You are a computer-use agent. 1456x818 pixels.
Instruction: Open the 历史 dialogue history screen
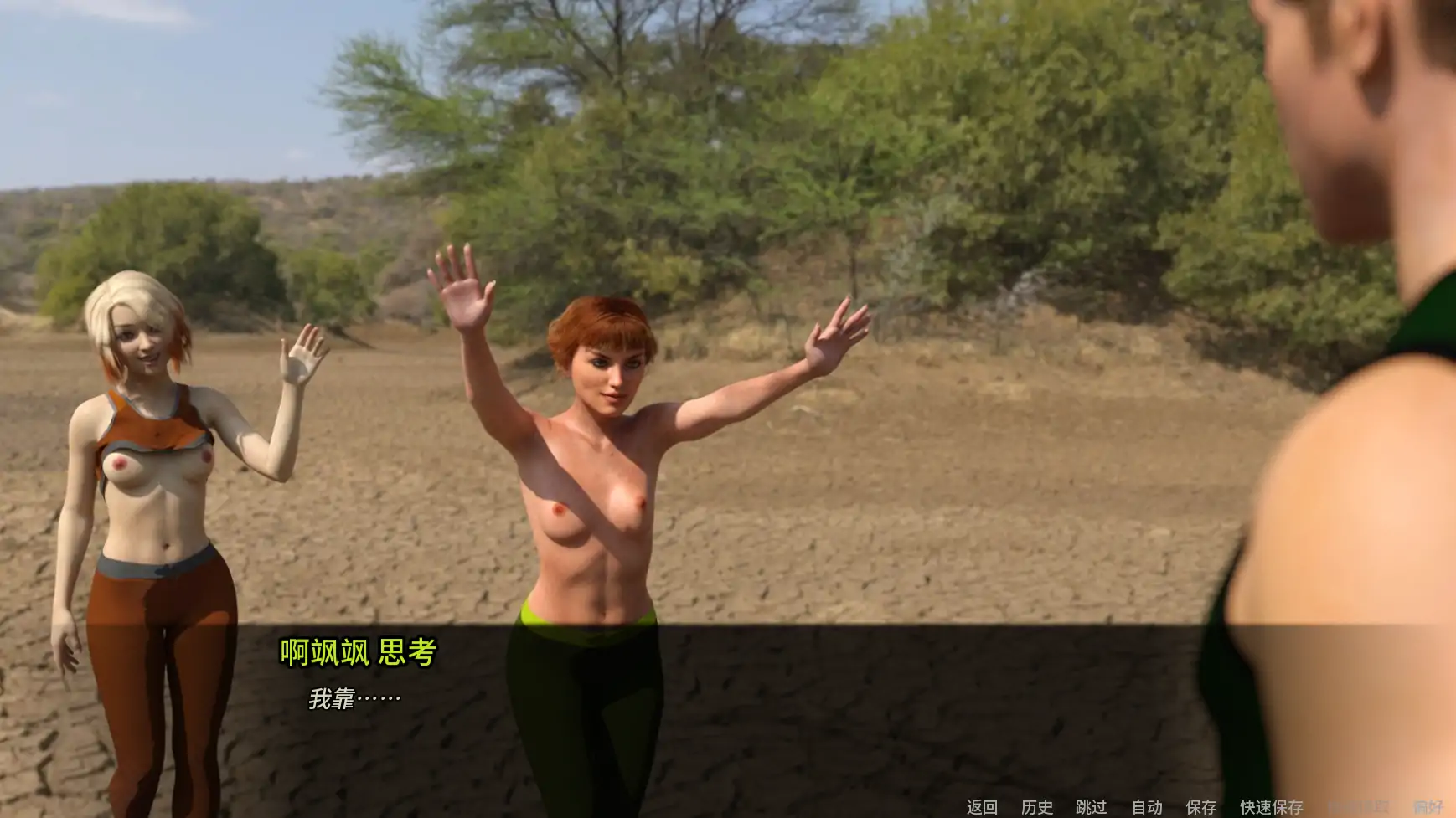click(x=1039, y=806)
